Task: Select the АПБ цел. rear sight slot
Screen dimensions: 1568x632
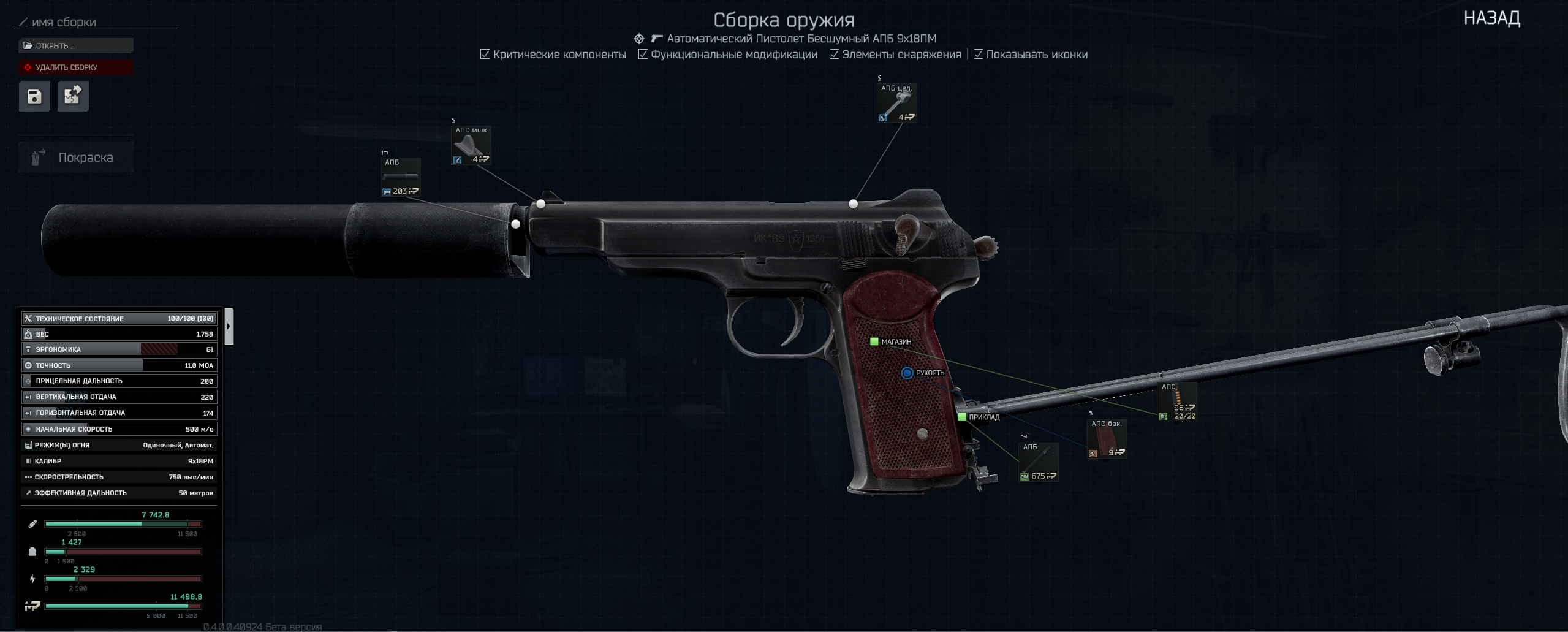Action: pos(896,103)
